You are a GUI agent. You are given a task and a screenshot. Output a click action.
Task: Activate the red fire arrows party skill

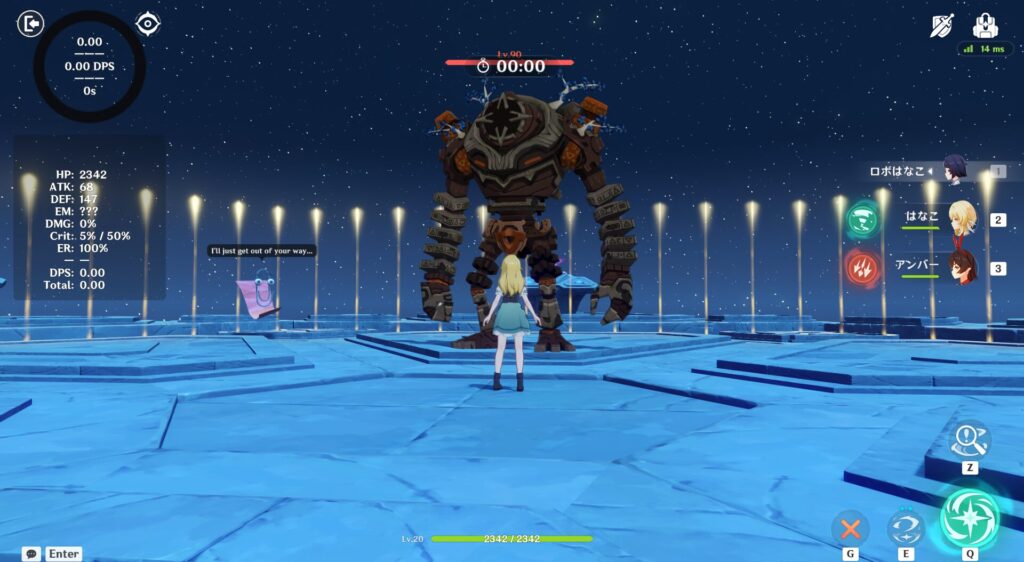862,268
